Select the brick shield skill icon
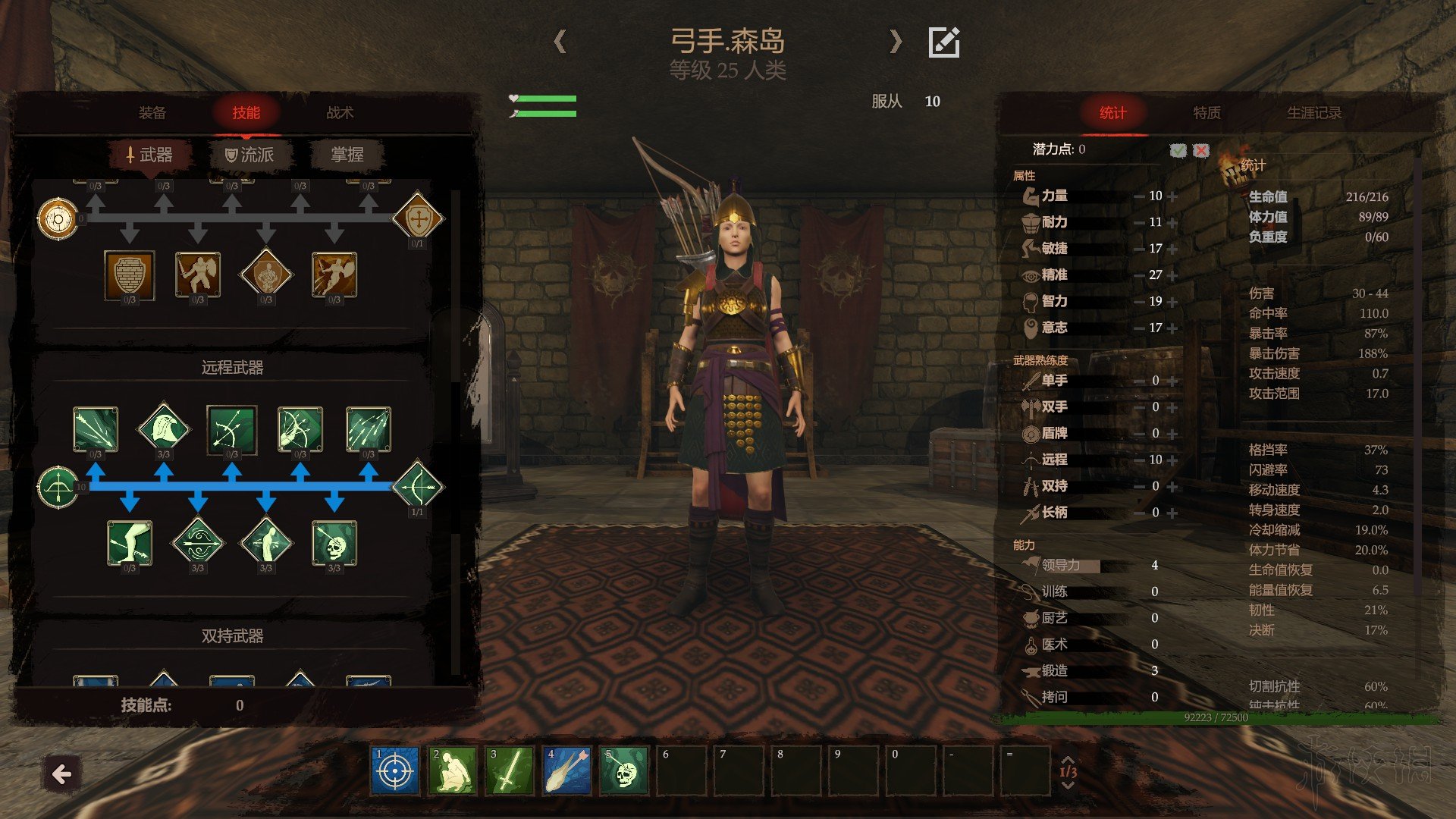 pos(130,275)
